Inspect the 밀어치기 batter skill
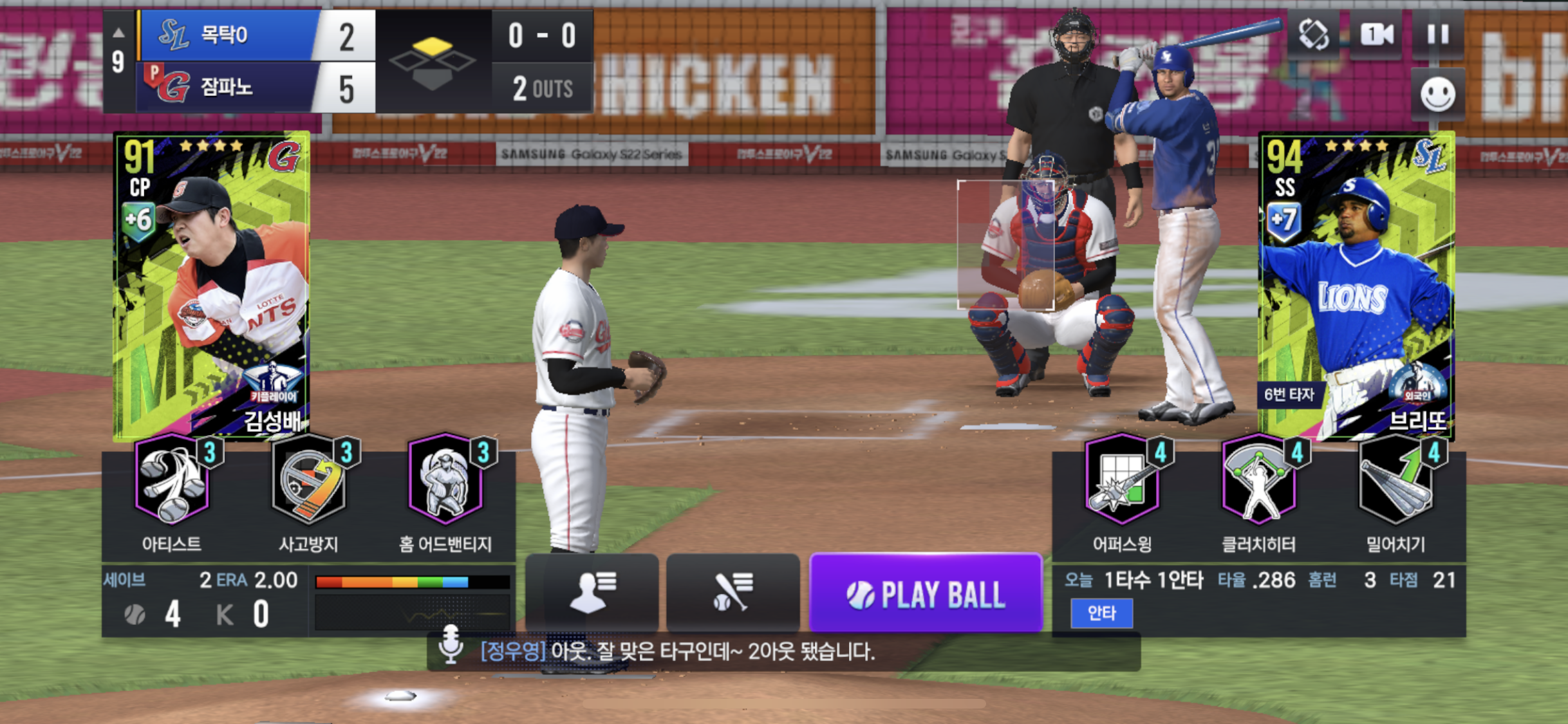1568x724 pixels. click(x=1395, y=479)
